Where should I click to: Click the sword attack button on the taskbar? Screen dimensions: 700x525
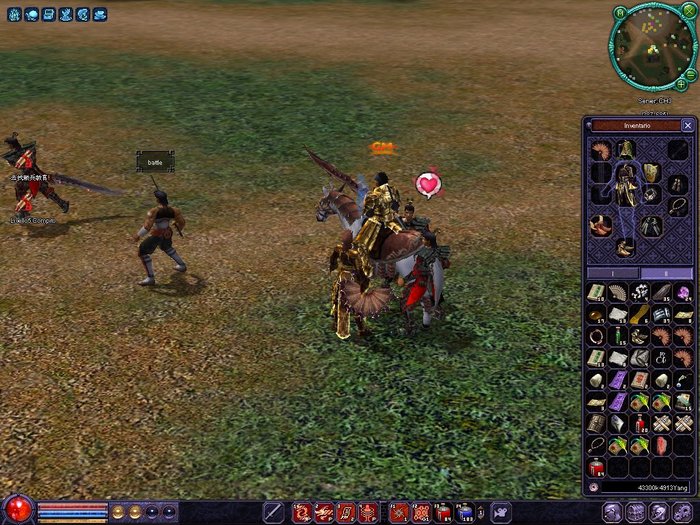click(273, 512)
